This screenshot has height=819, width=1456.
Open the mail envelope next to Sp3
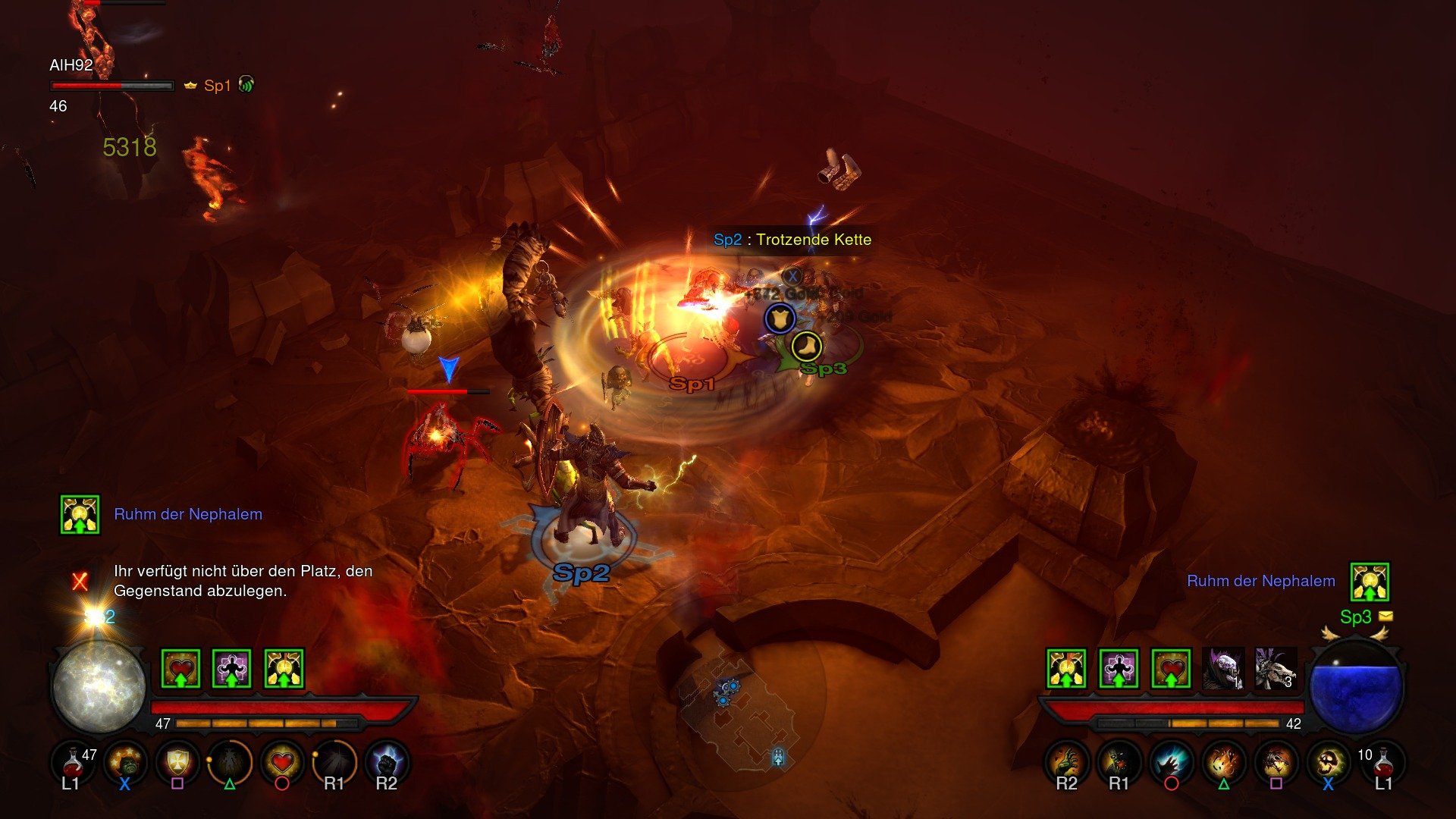(1388, 617)
